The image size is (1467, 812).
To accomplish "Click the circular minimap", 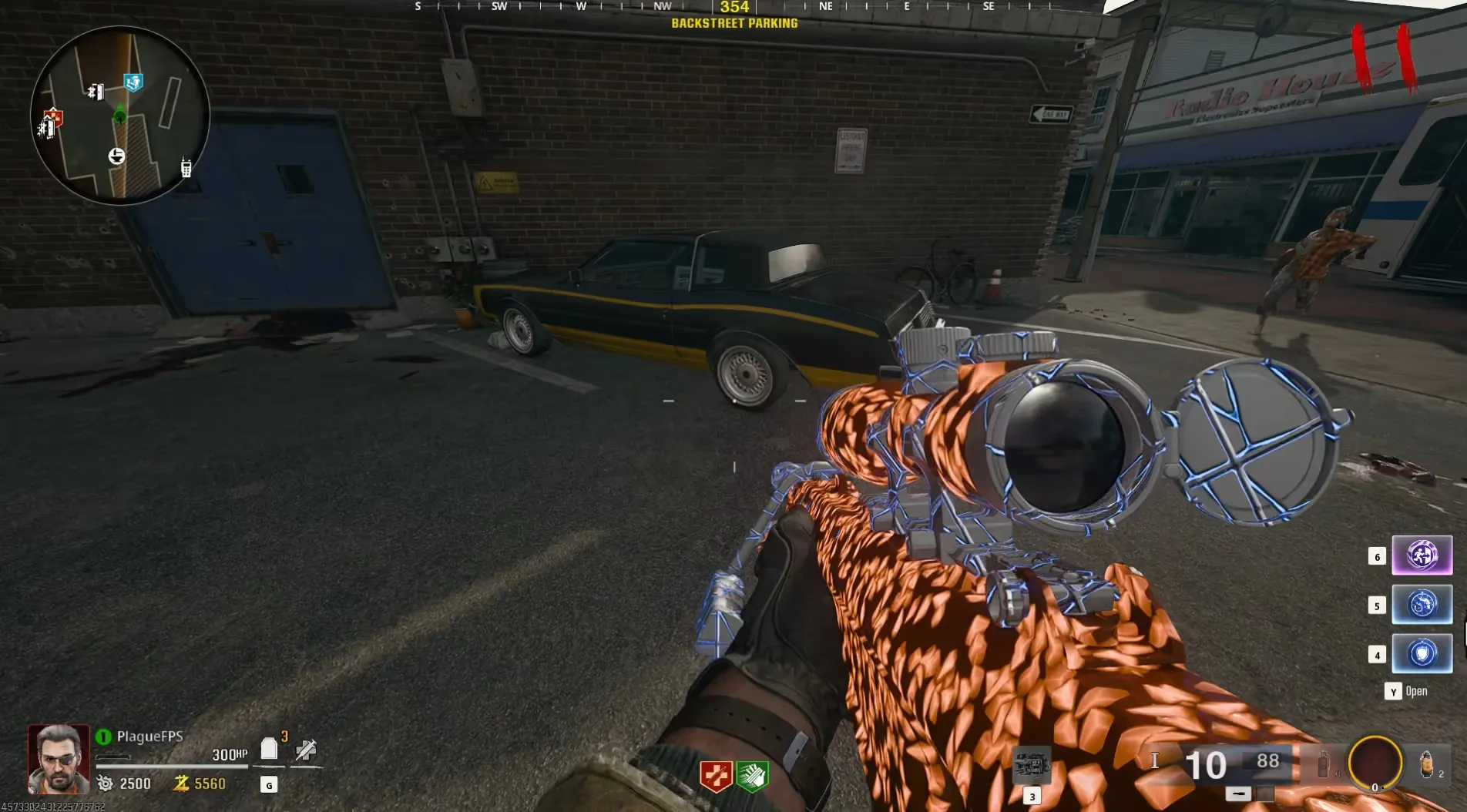I will point(119,116).
